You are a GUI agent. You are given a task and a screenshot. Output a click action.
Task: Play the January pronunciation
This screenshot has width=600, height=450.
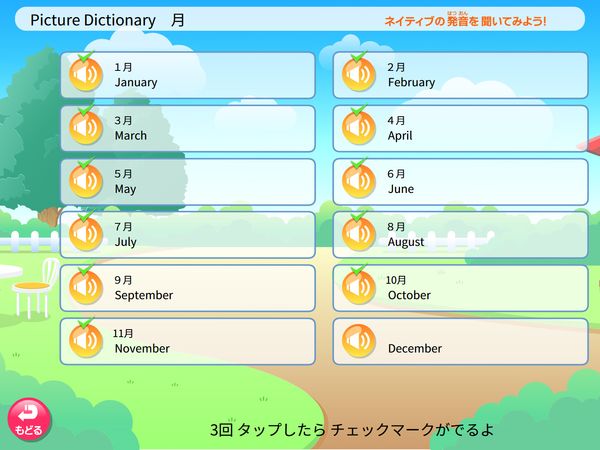tap(85, 75)
